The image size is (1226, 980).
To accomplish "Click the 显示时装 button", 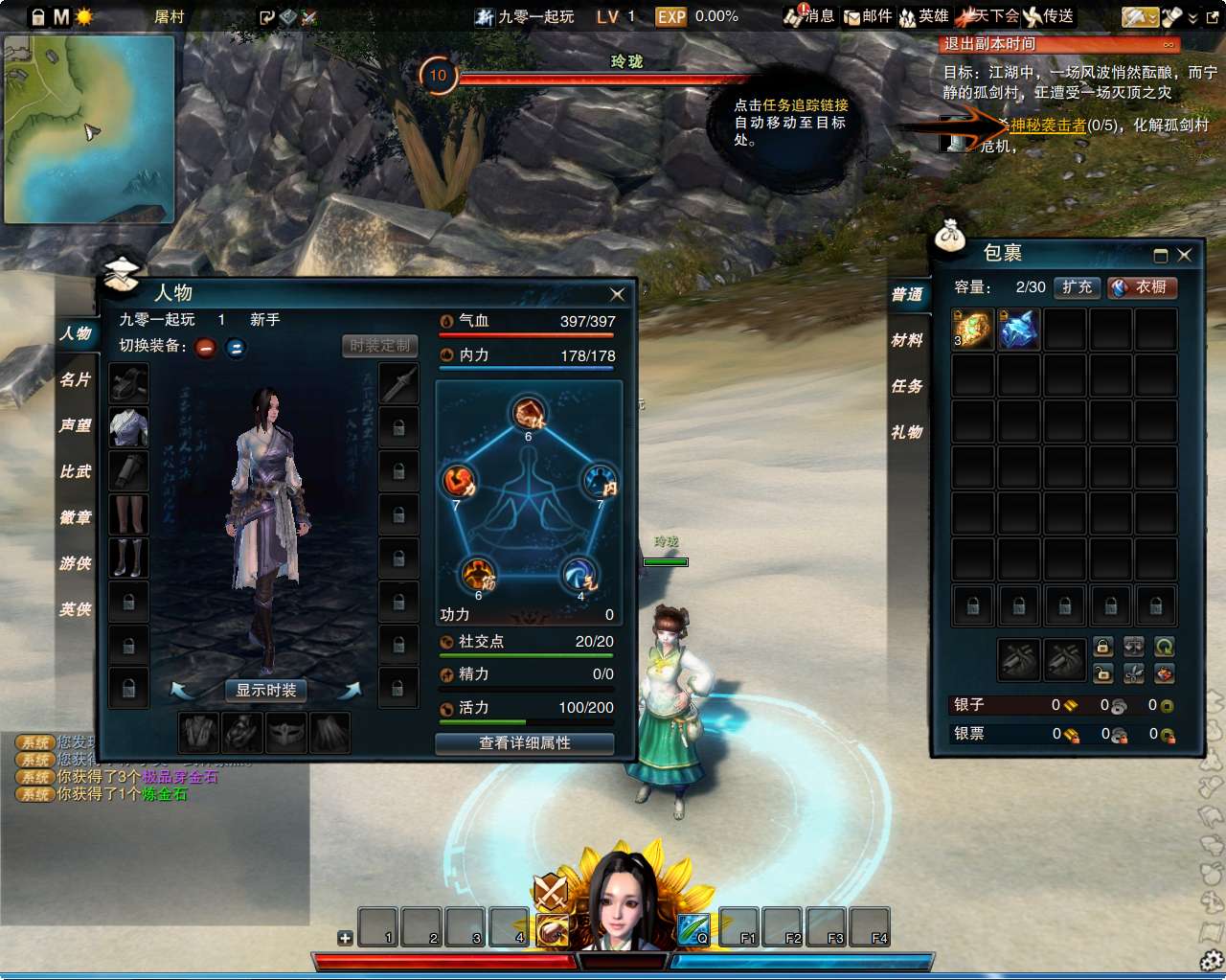I will (x=266, y=690).
